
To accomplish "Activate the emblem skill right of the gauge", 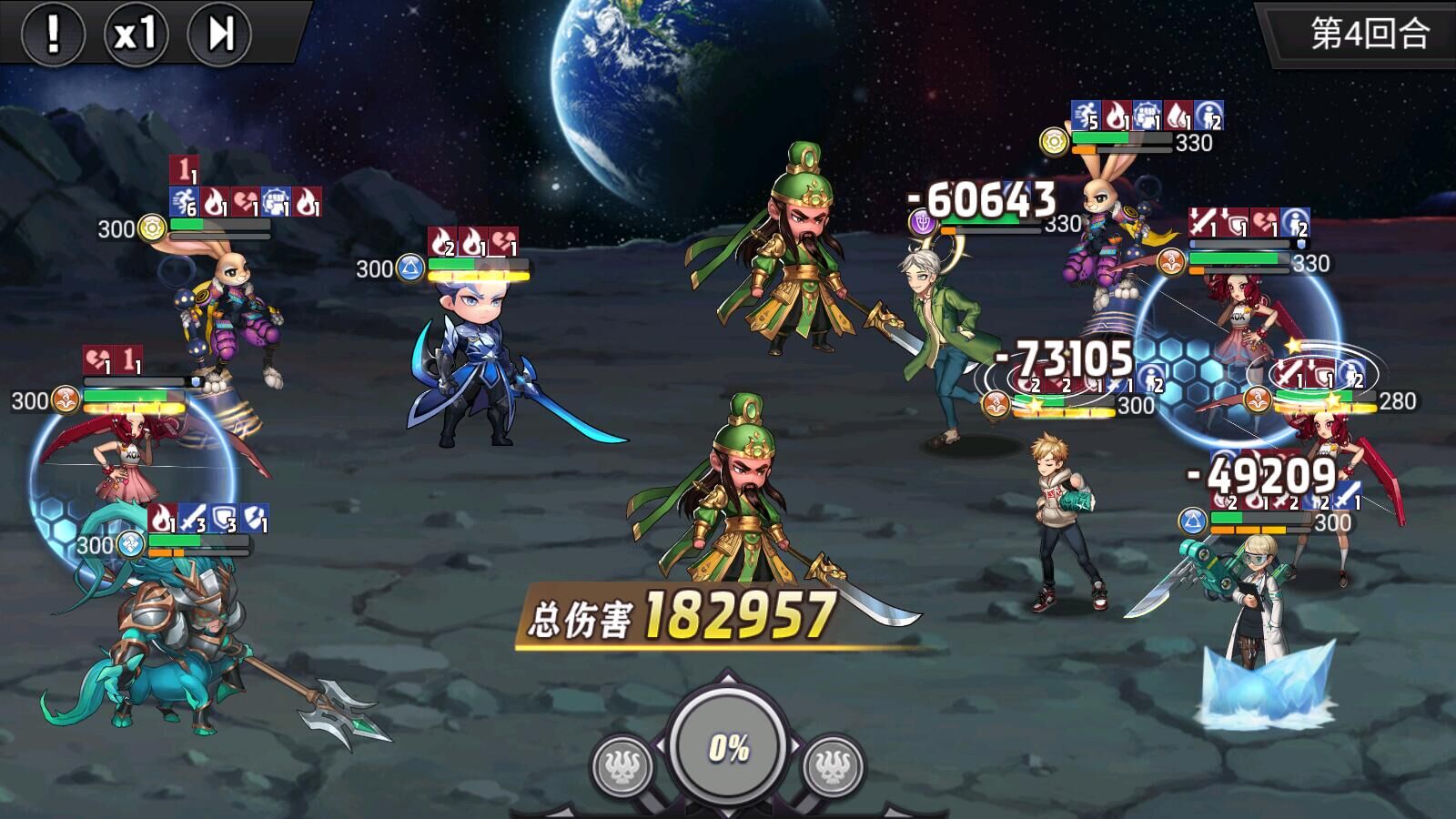I will tap(833, 766).
